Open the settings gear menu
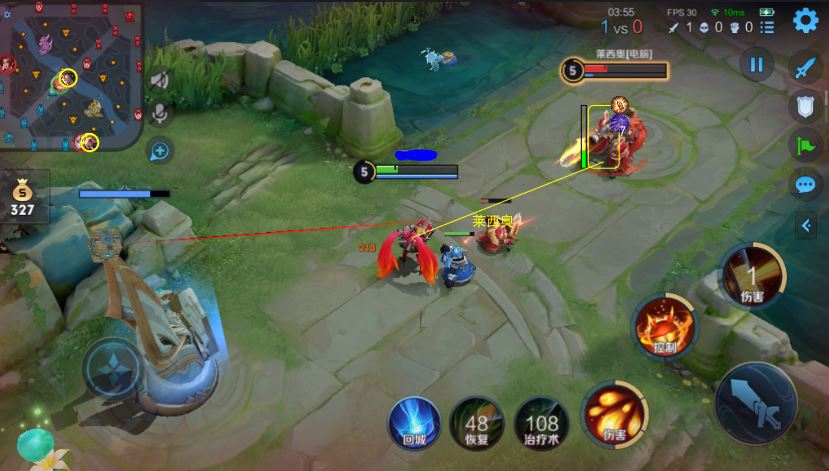Image resolution: width=829 pixels, height=471 pixels. [803, 22]
